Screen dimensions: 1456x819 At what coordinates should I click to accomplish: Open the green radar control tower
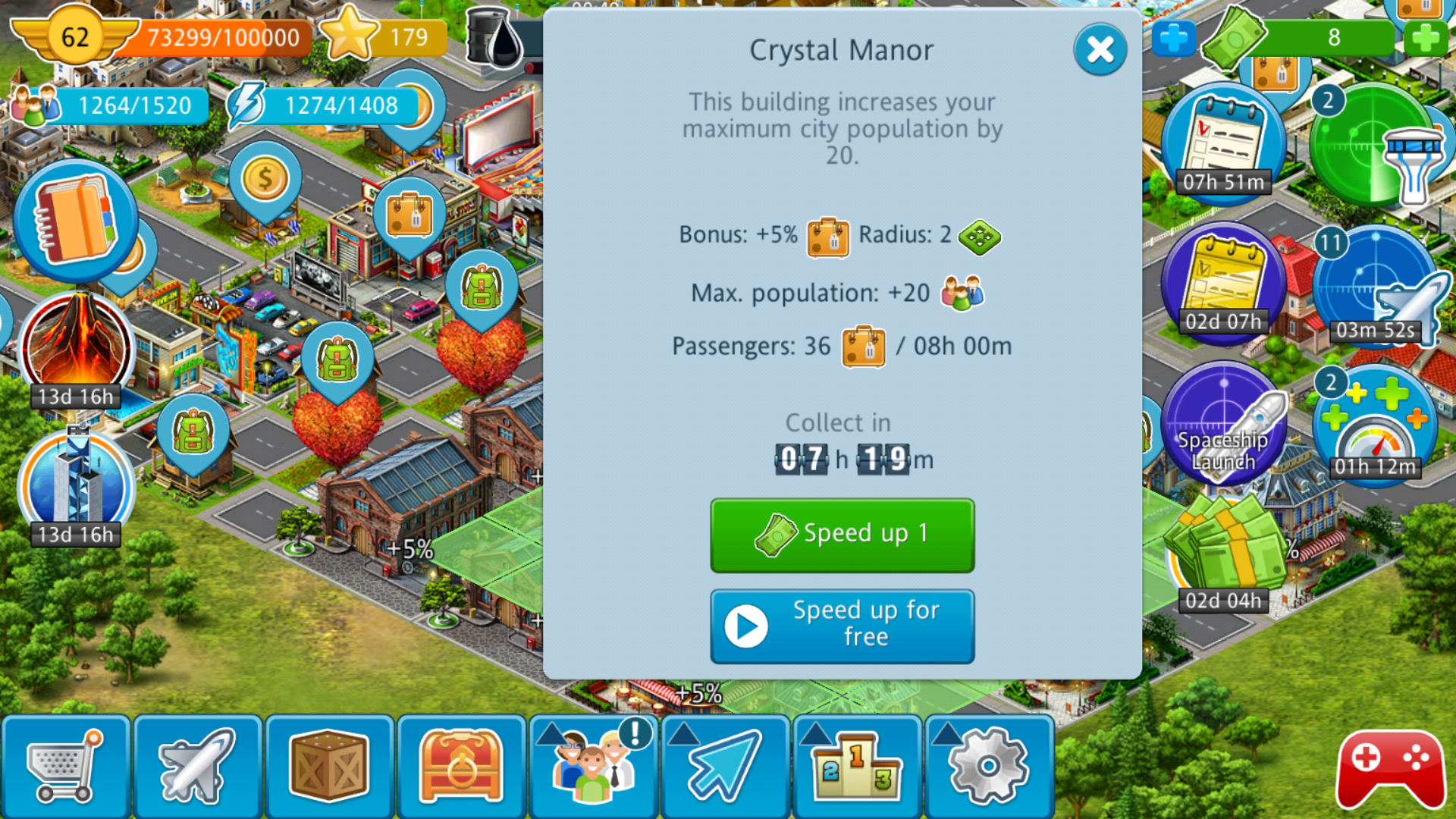[1373, 144]
